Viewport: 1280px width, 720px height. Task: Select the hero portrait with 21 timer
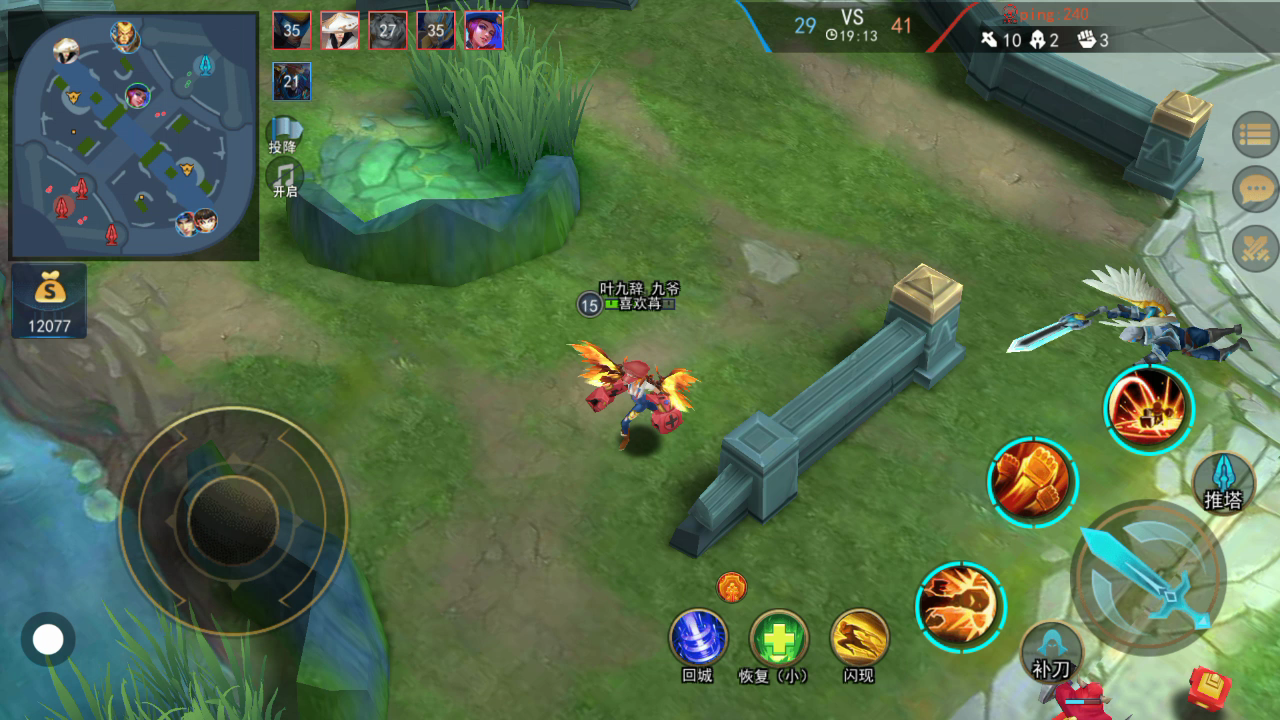click(292, 81)
